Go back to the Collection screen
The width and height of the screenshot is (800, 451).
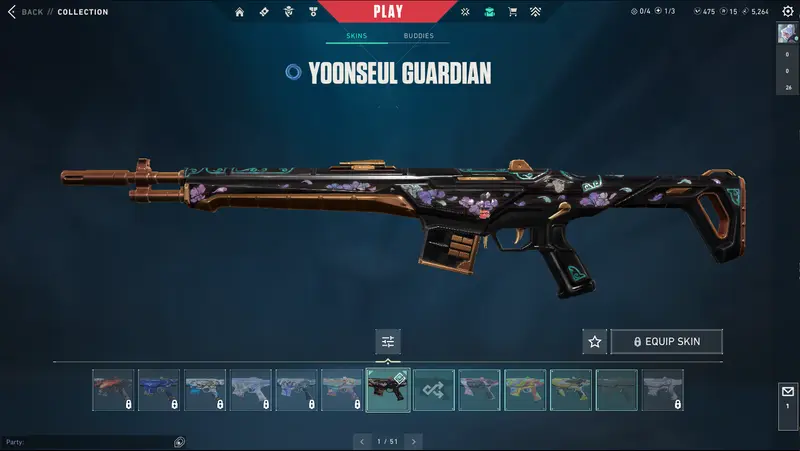coord(26,12)
